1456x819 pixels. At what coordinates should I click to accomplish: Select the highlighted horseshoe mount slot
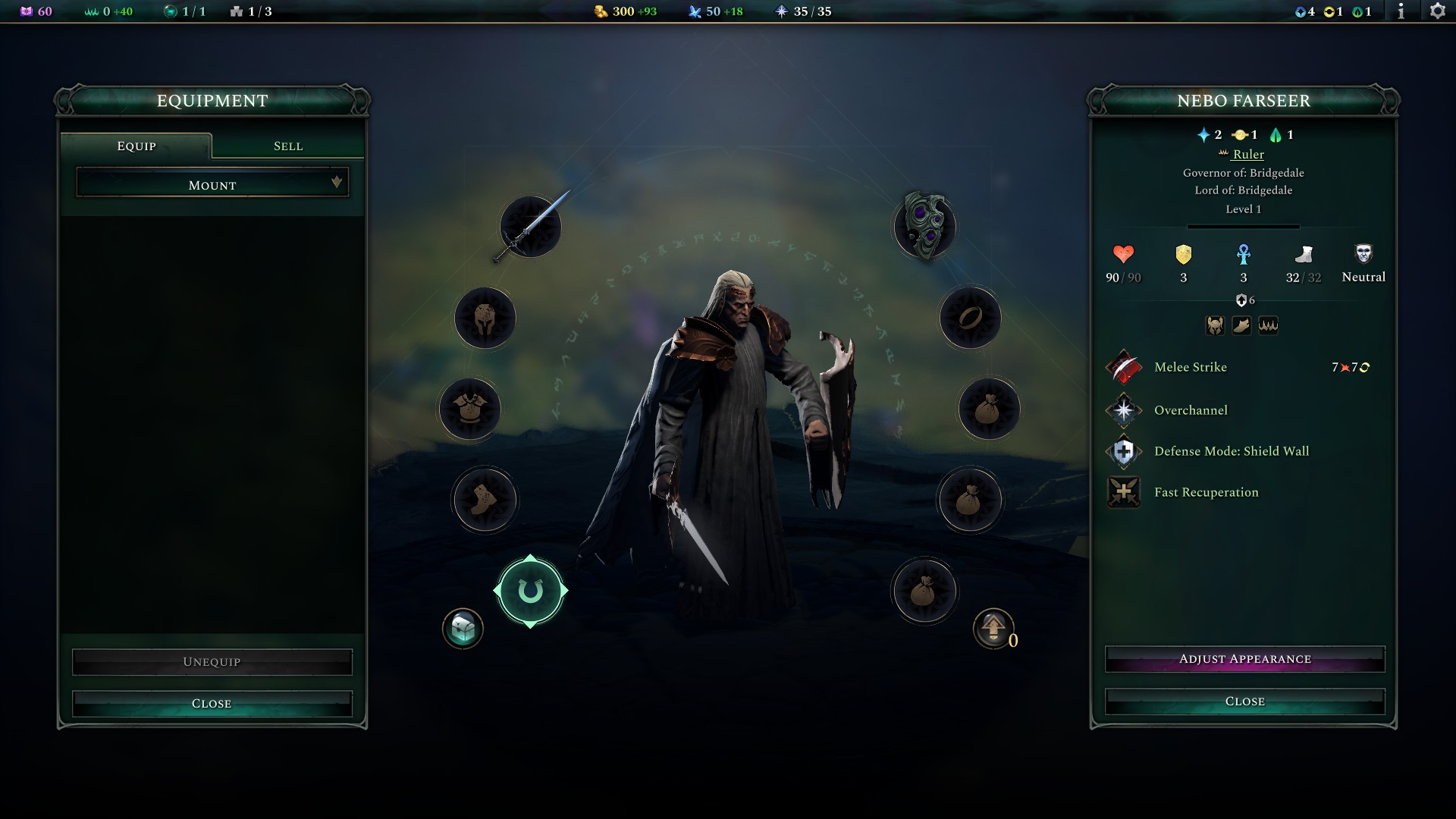coord(531,591)
